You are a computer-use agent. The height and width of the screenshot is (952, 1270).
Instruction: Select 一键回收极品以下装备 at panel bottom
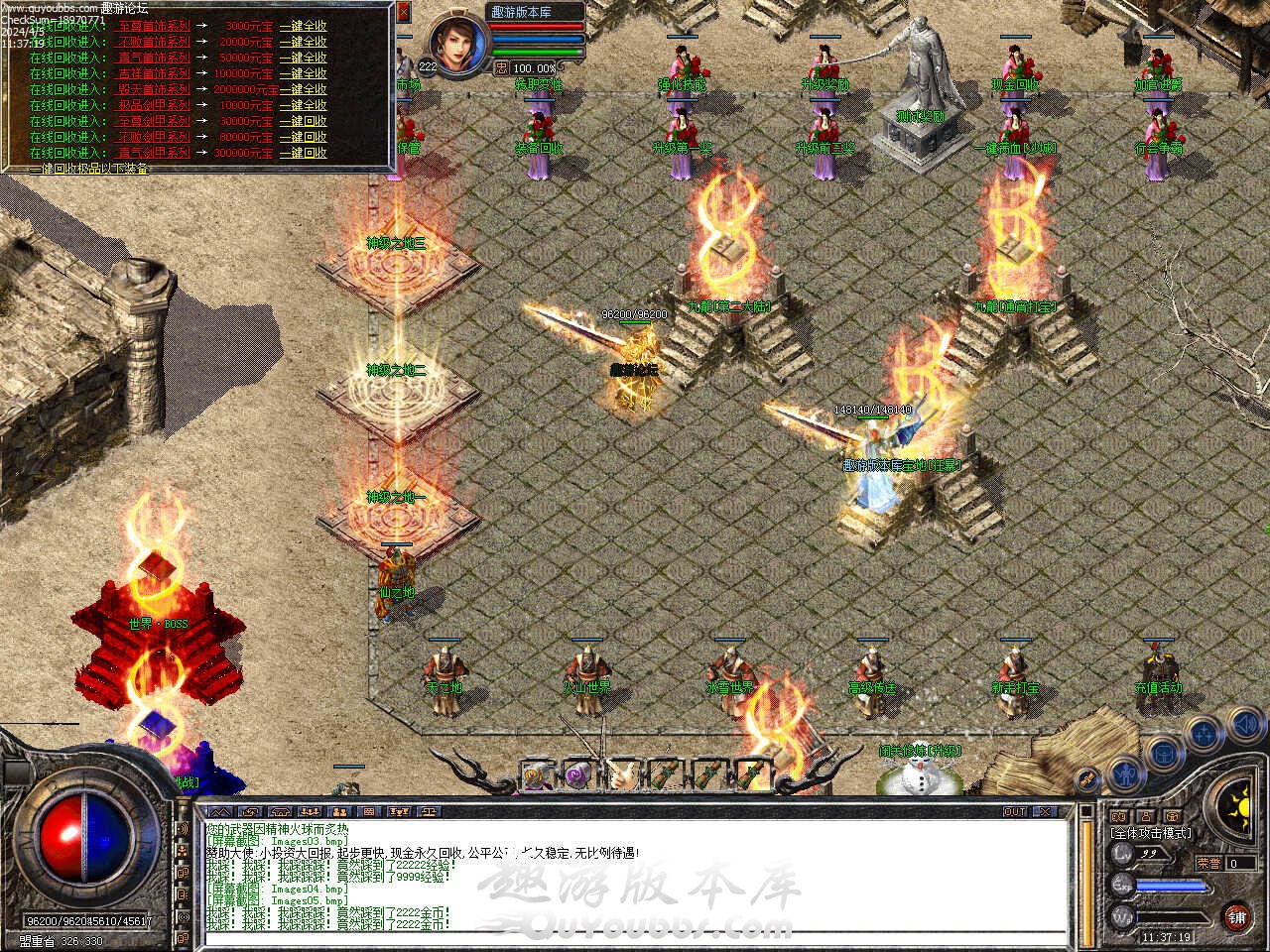coord(89,169)
